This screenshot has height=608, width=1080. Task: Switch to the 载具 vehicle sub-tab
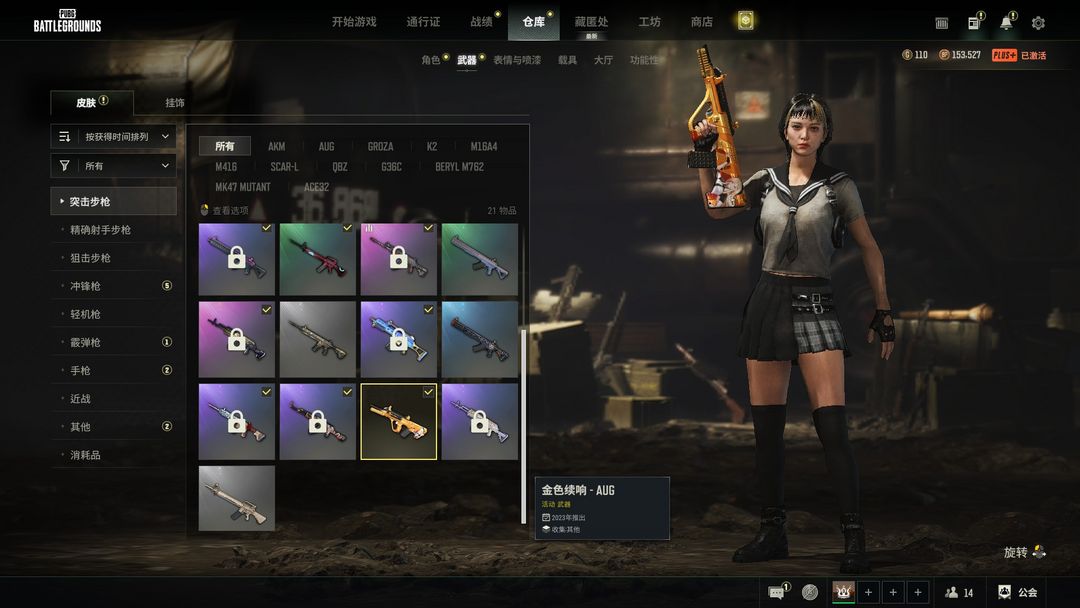pos(567,60)
